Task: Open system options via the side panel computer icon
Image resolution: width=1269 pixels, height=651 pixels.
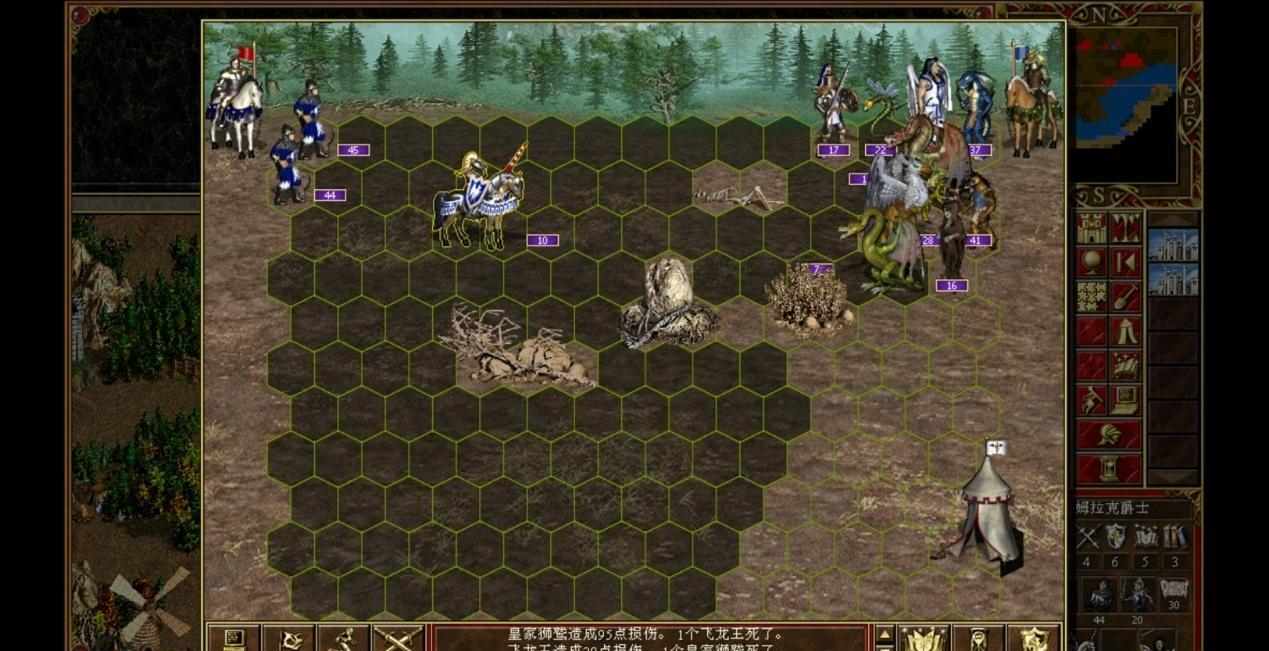Action: coord(1126,400)
